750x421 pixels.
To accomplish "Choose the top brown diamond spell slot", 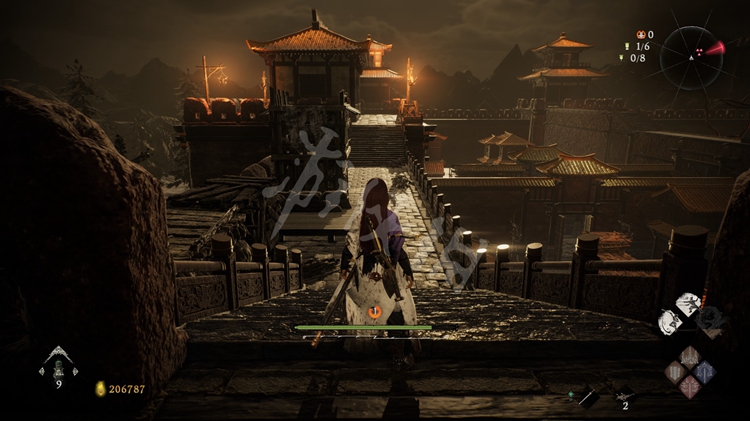I will click(689, 356).
